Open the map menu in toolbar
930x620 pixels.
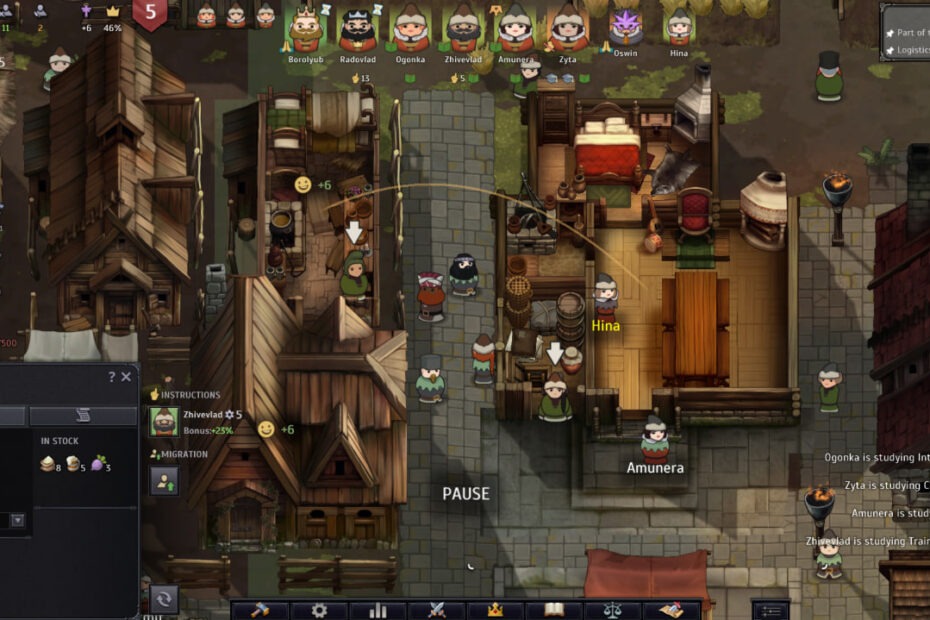[670, 610]
